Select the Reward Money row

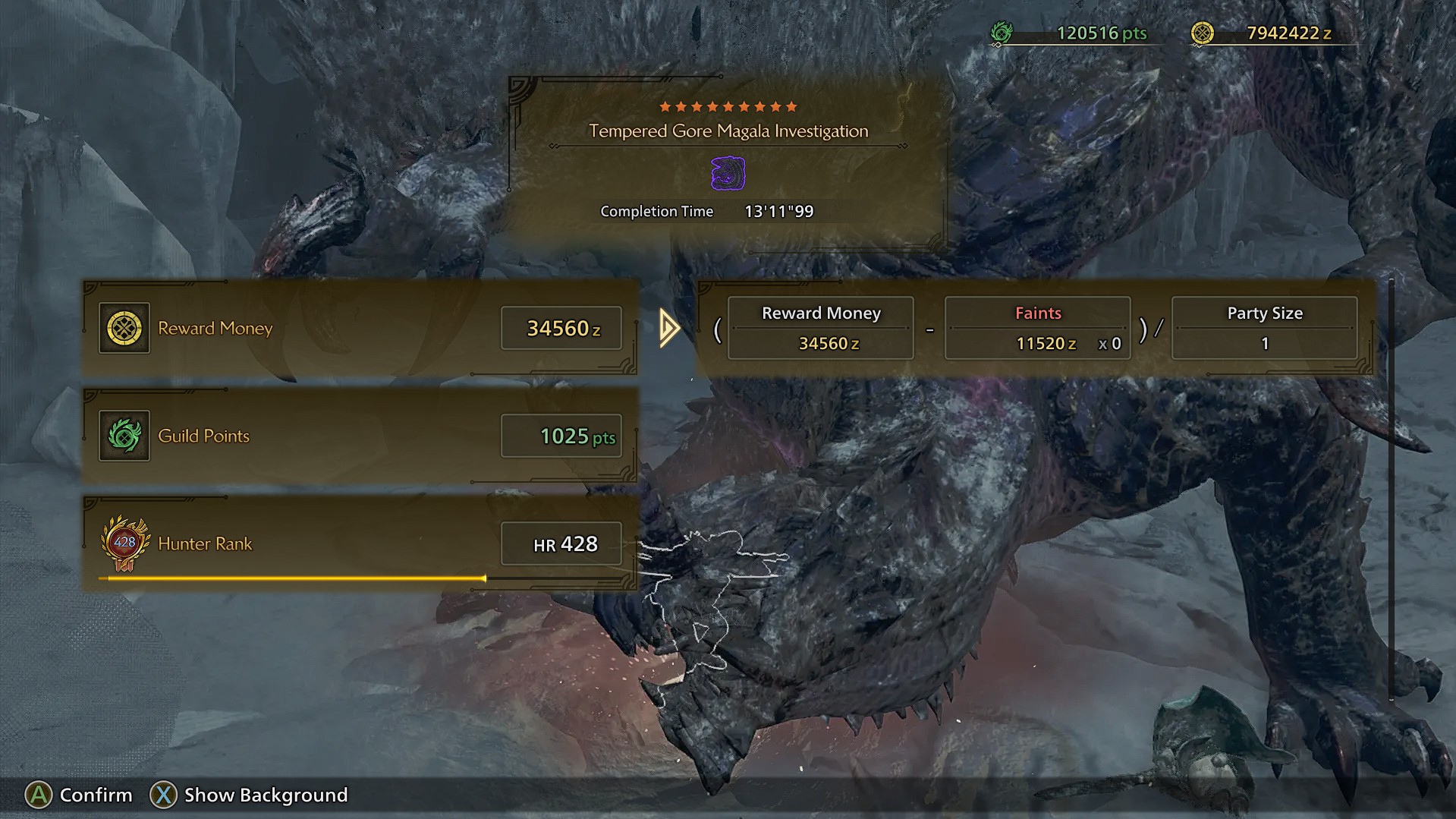pos(360,328)
